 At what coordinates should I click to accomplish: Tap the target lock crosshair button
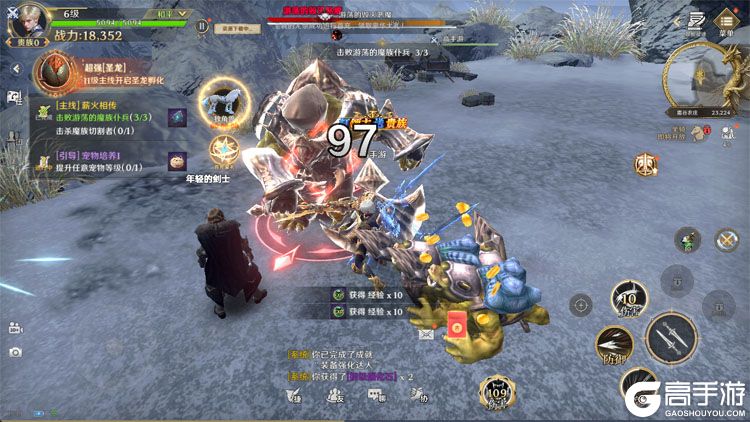tap(582, 304)
